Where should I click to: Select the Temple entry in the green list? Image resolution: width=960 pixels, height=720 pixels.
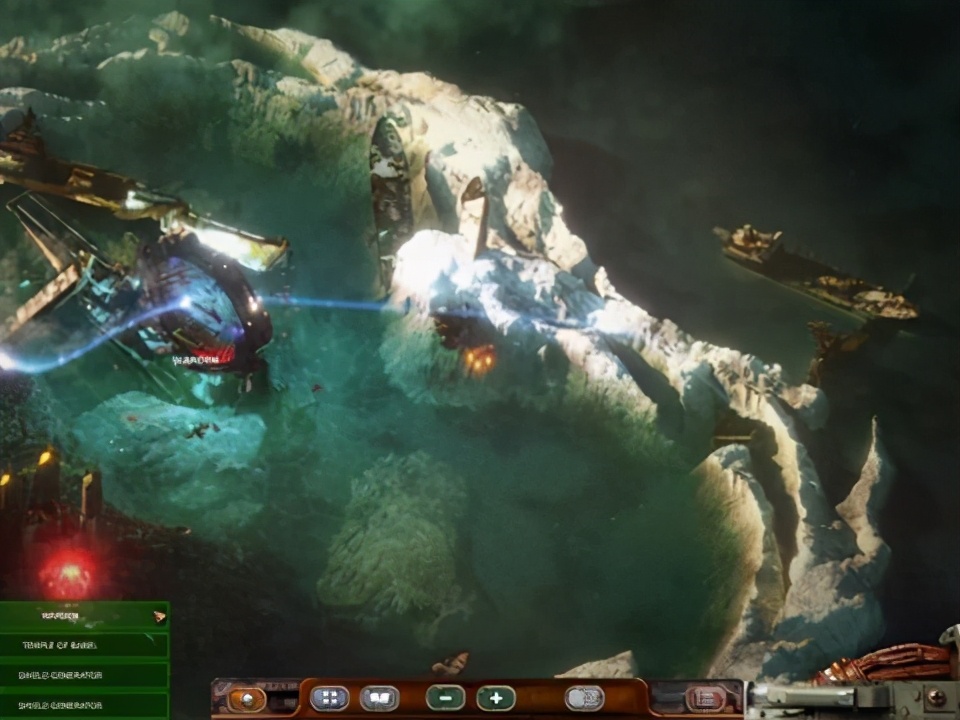(x=84, y=646)
